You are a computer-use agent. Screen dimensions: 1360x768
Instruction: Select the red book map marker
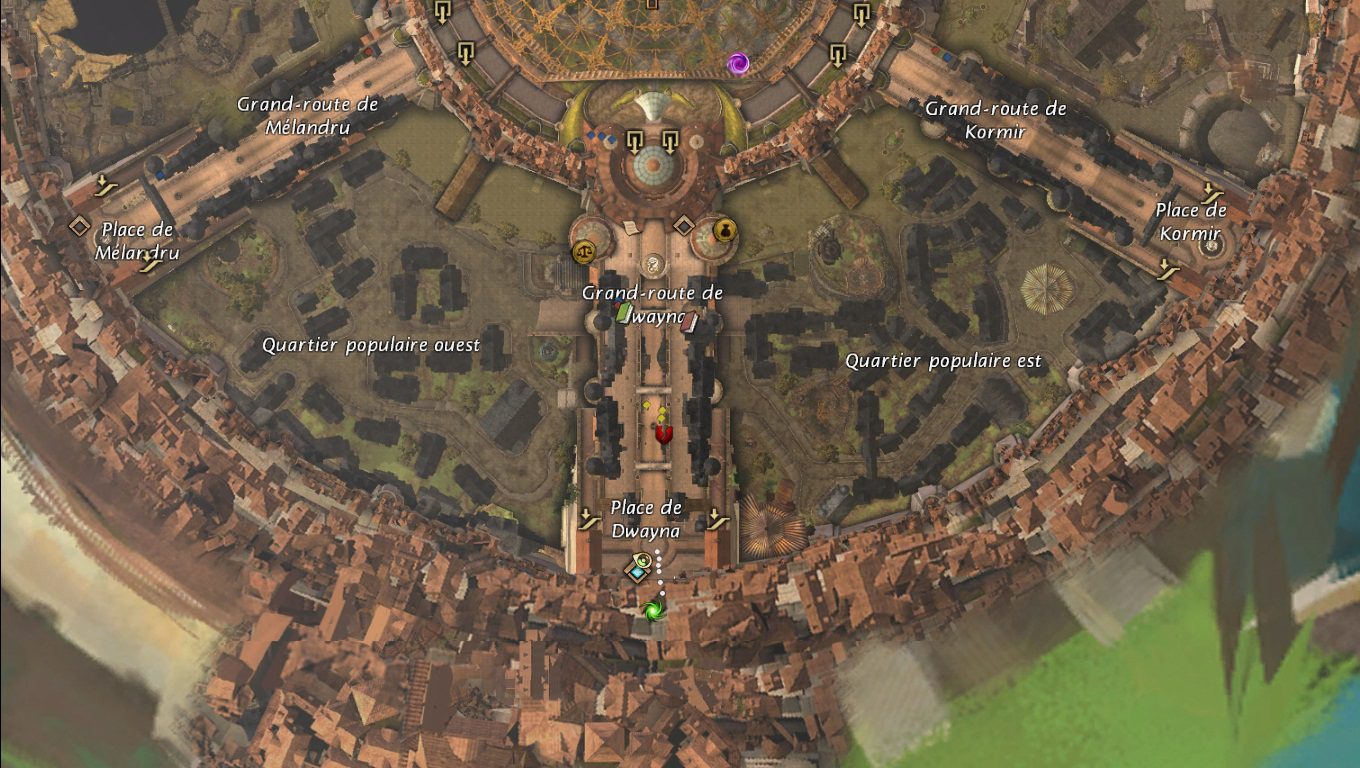[x=689, y=321]
